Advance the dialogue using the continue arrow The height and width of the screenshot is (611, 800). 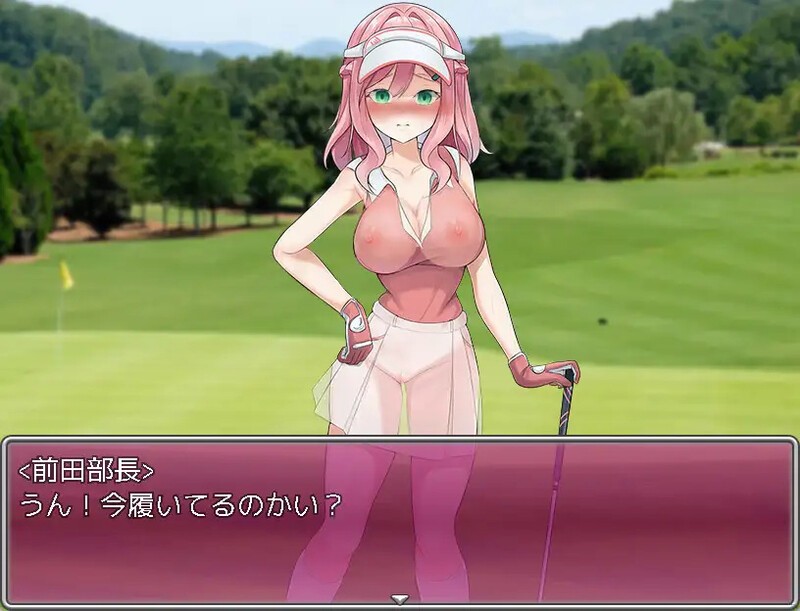click(400, 599)
